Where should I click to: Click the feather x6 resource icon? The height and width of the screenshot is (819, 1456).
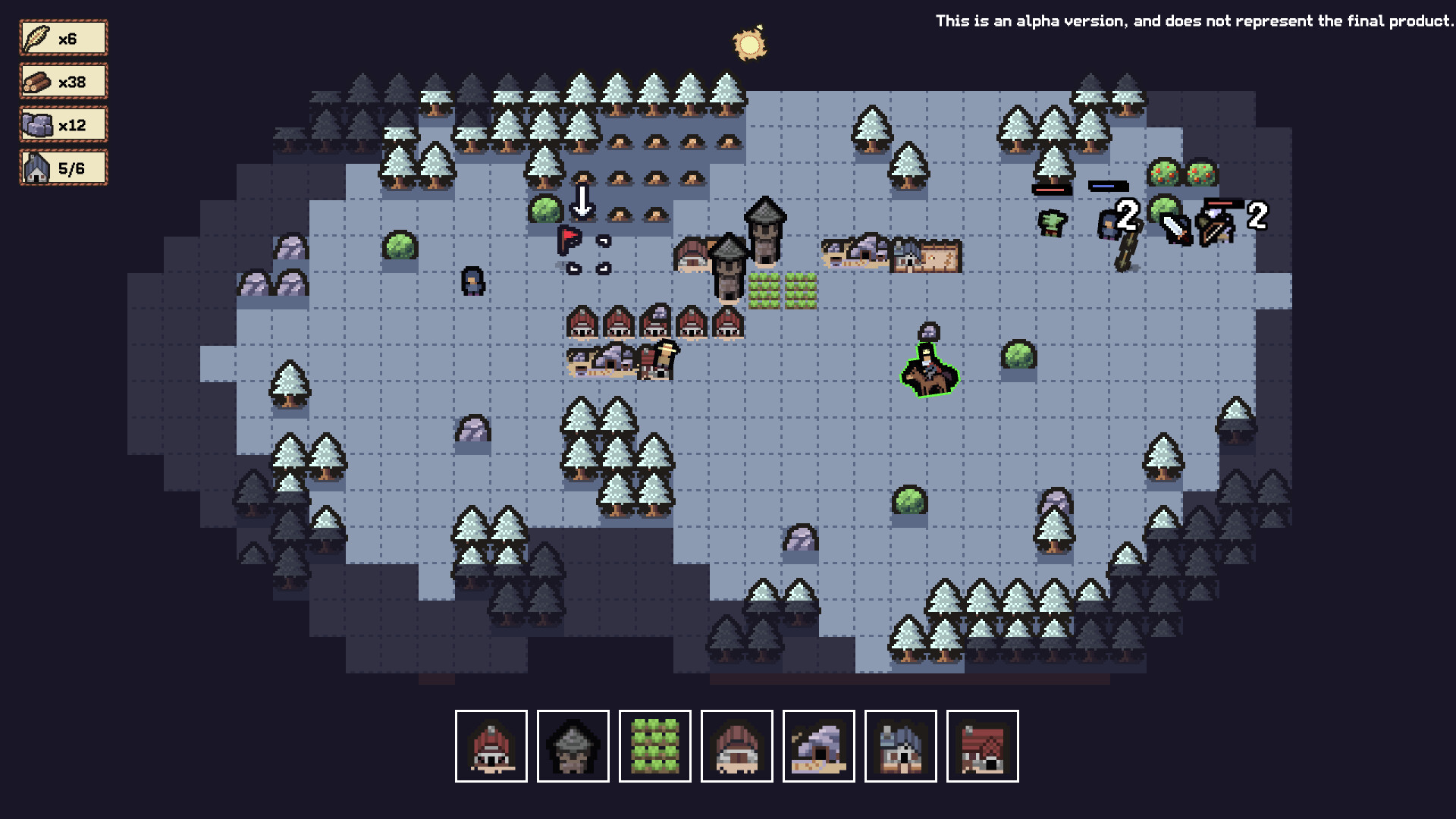(x=63, y=36)
